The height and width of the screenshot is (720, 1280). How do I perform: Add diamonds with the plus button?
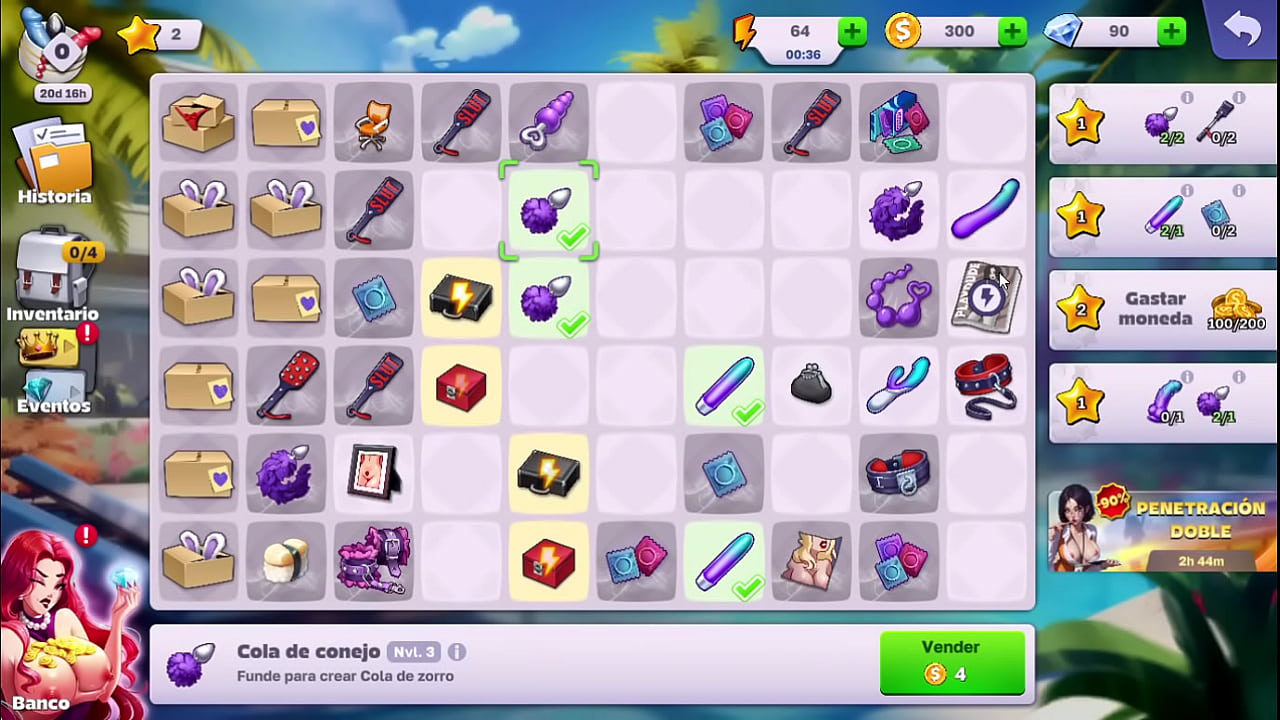1171,32
